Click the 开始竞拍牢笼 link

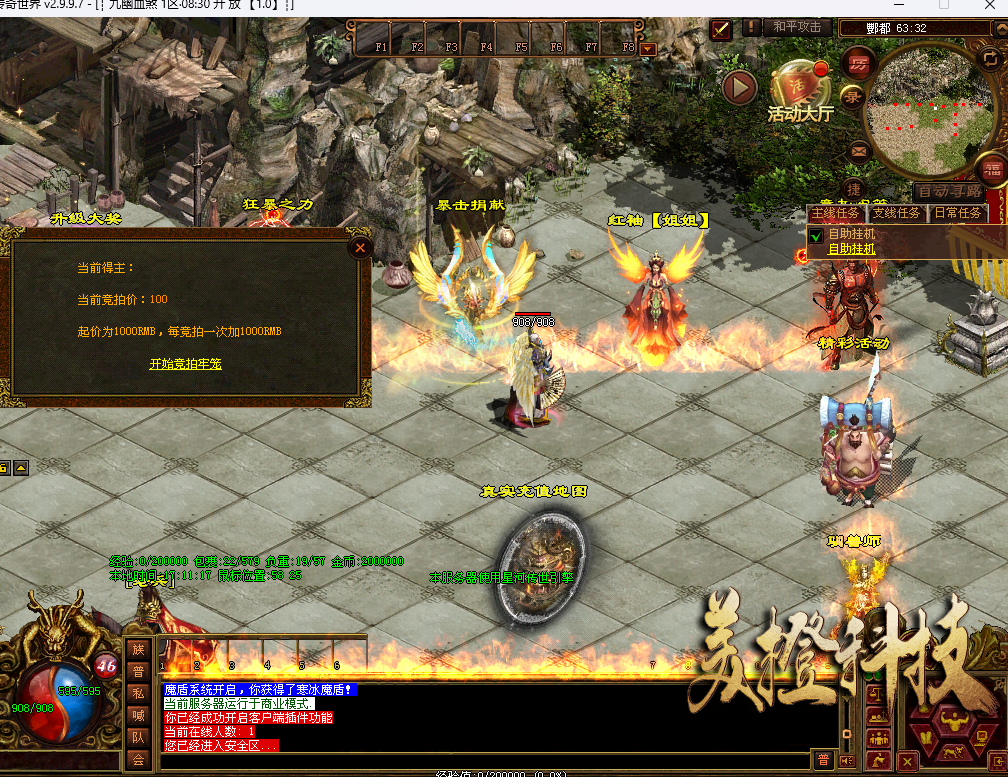click(x=185, y=364)
